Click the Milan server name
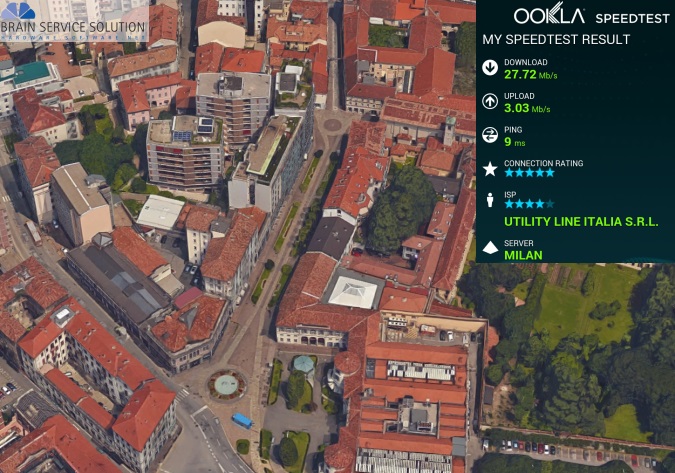675x473 pixels. coord(524,255)
